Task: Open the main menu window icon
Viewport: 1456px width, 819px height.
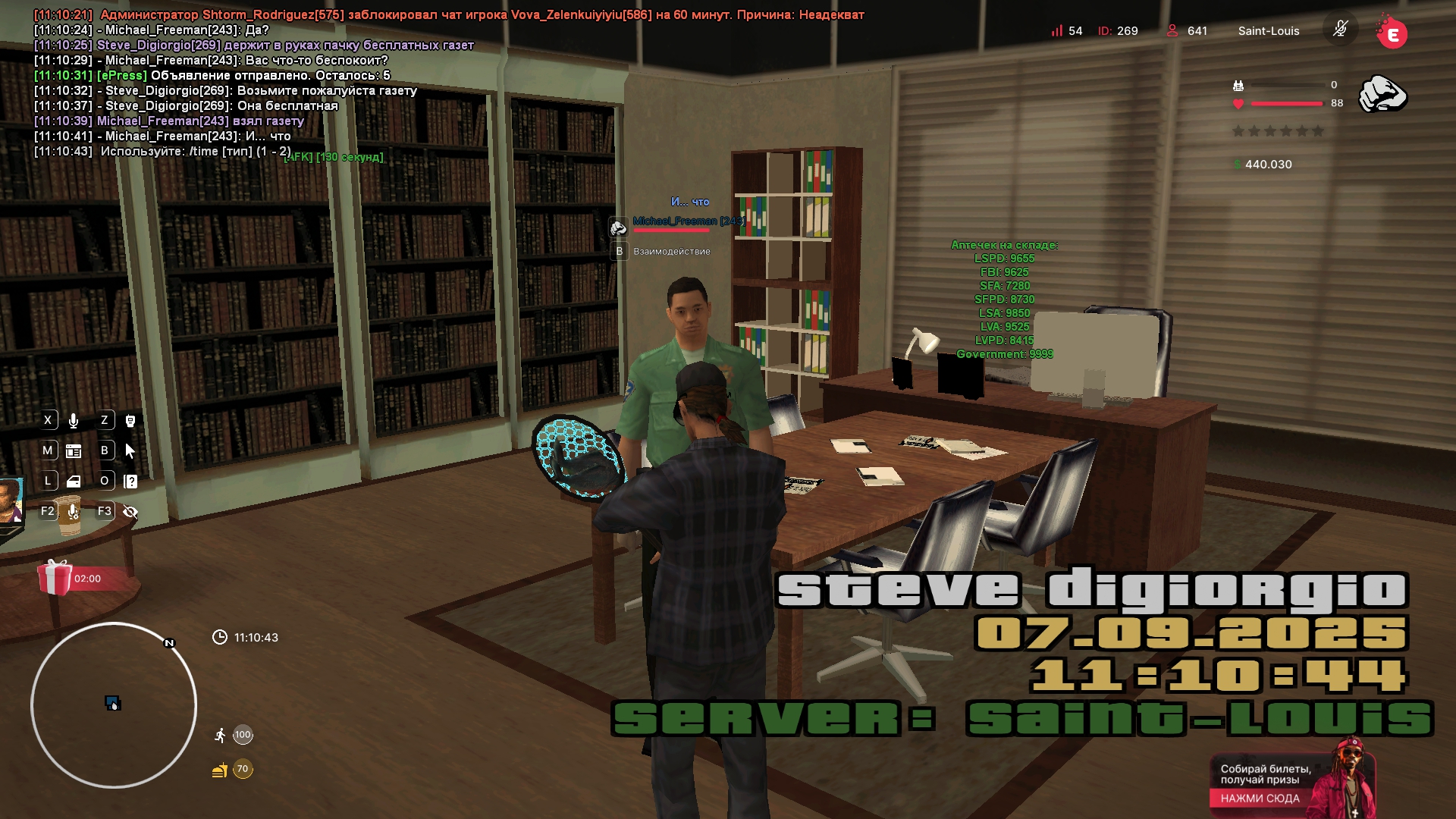Action: tap(74, 451)
